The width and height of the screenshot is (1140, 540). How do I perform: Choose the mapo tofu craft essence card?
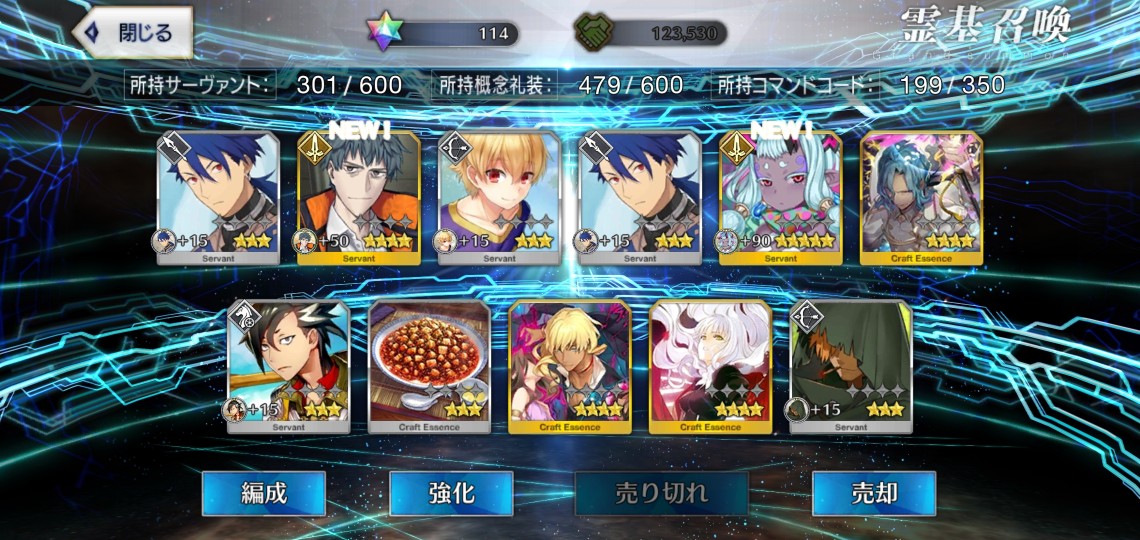(429, 366)
